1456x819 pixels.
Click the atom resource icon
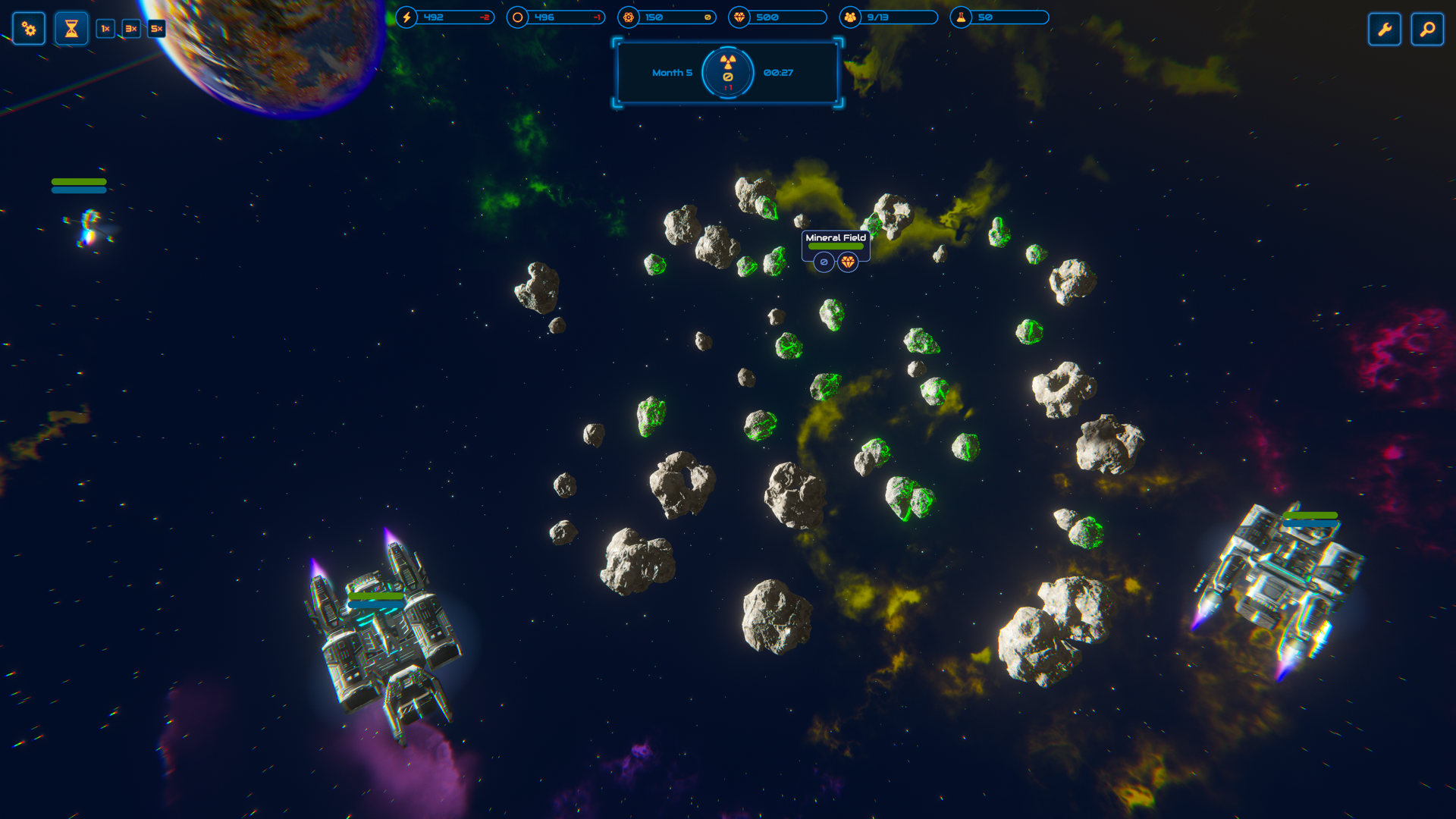click(x=629, y=17)
